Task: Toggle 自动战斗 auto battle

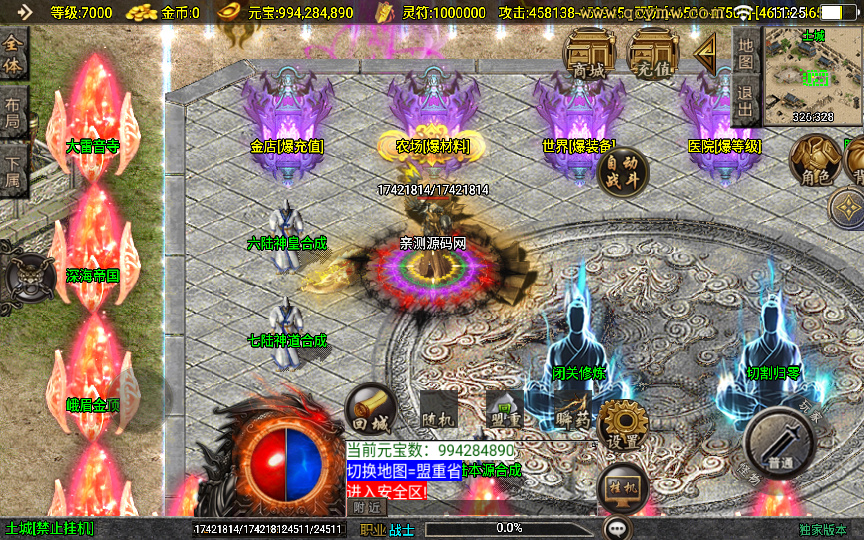Action: [x=622, y=174]
